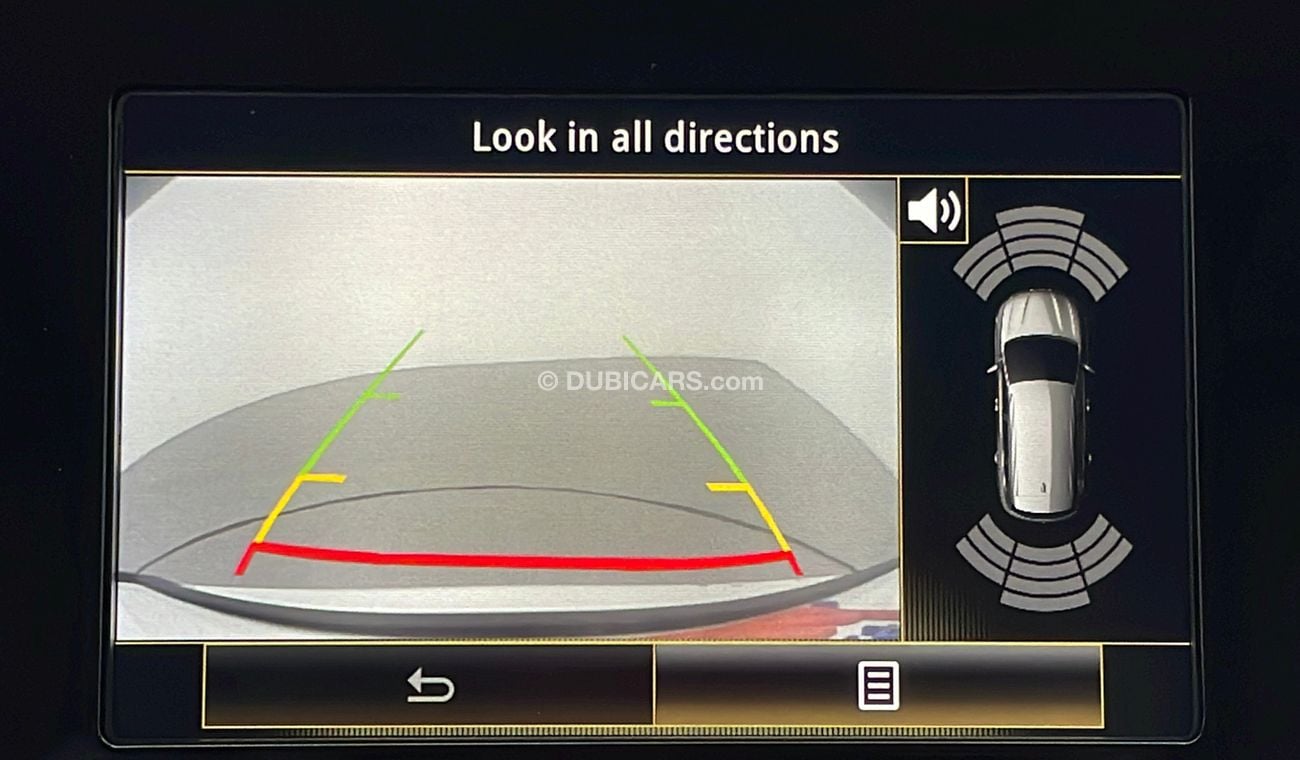Screen dimensions: 1300x760
Task: Open the menu list button
Action: point(878,686)
